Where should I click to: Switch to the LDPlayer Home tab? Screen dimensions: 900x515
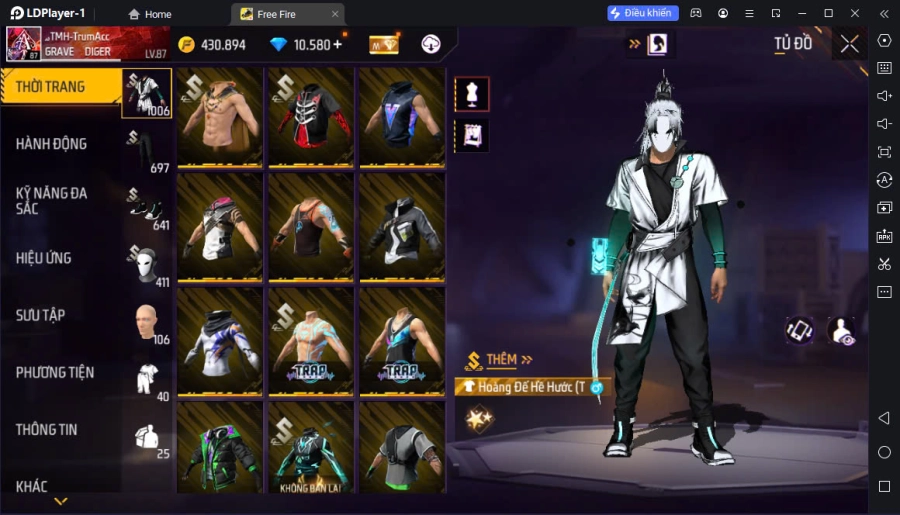pos(149,14)
